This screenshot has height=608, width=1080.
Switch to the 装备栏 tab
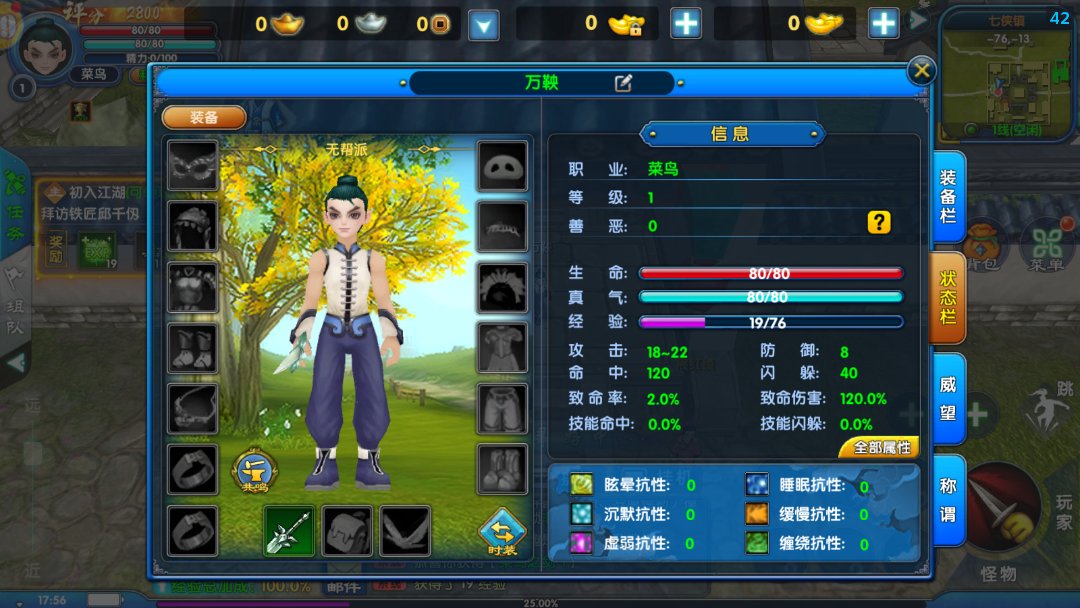pyautogui.click(x=948, y=197)
